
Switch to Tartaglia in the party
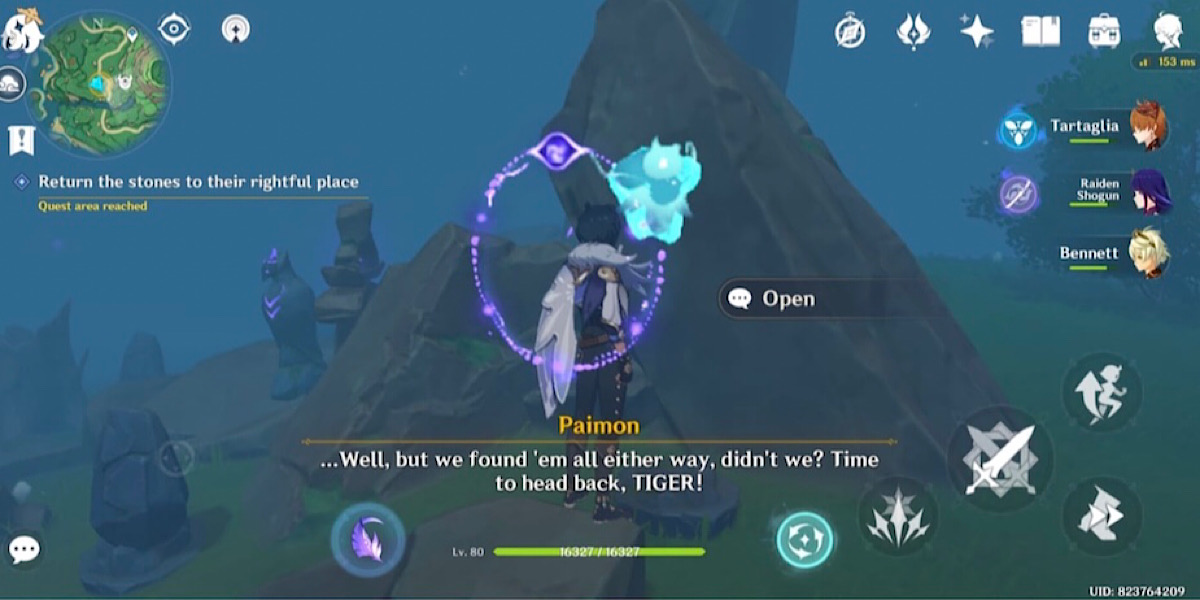1145,127
